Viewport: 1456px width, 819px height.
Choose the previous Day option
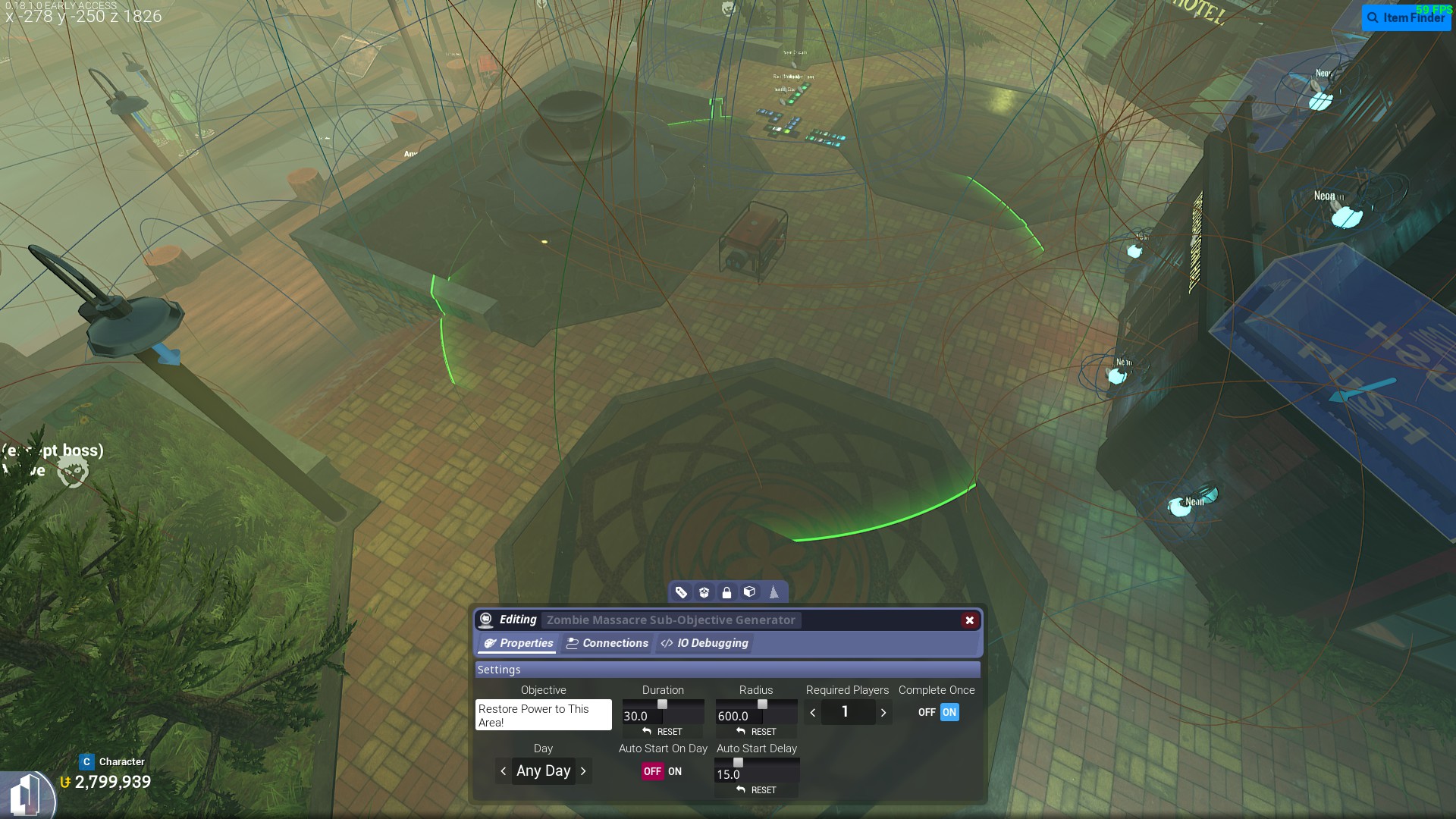tap(504, 771)
